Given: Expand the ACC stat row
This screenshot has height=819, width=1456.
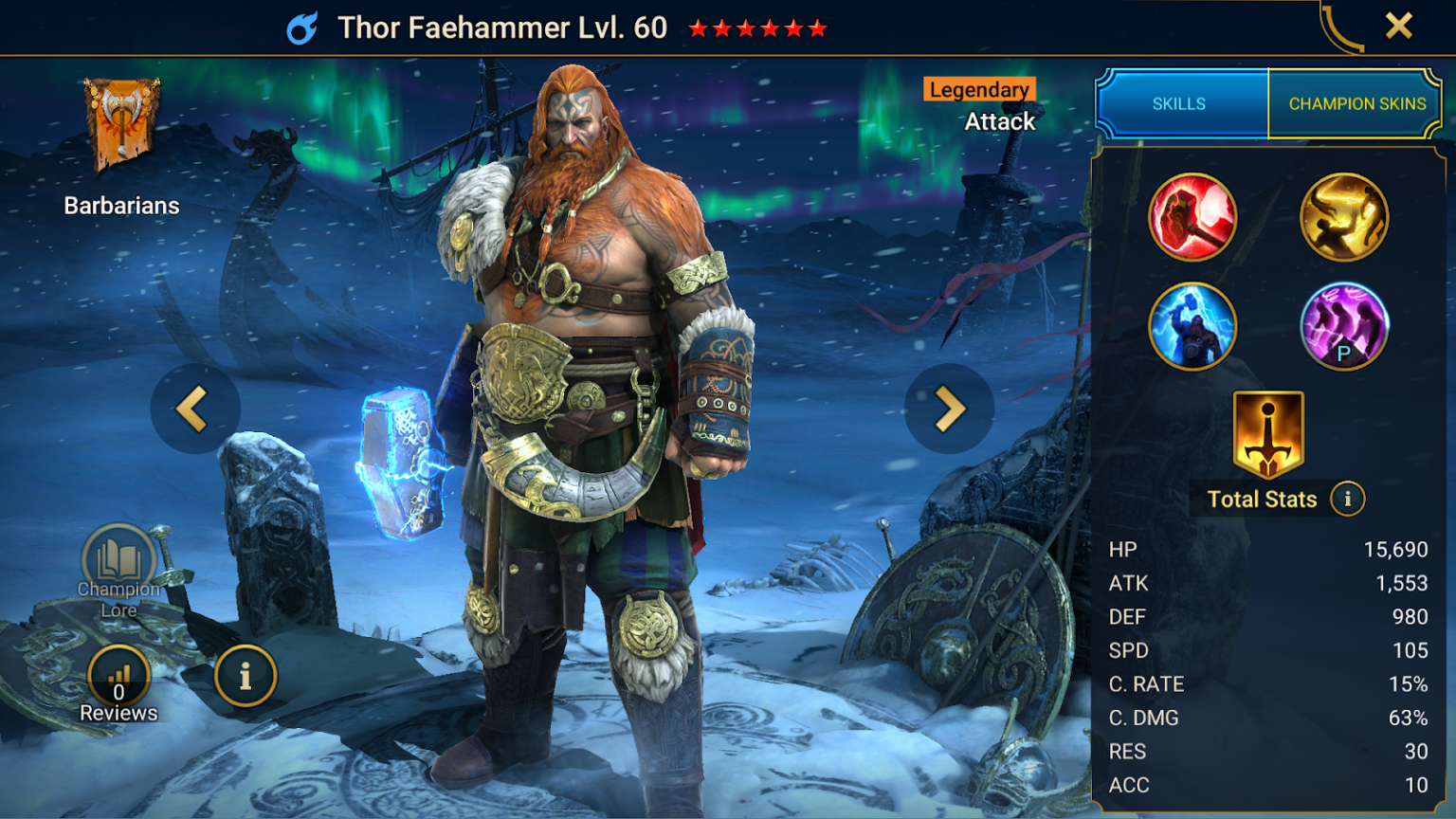Looking at the screenshot, I should pyautogui.click(x=1270, y=785).
